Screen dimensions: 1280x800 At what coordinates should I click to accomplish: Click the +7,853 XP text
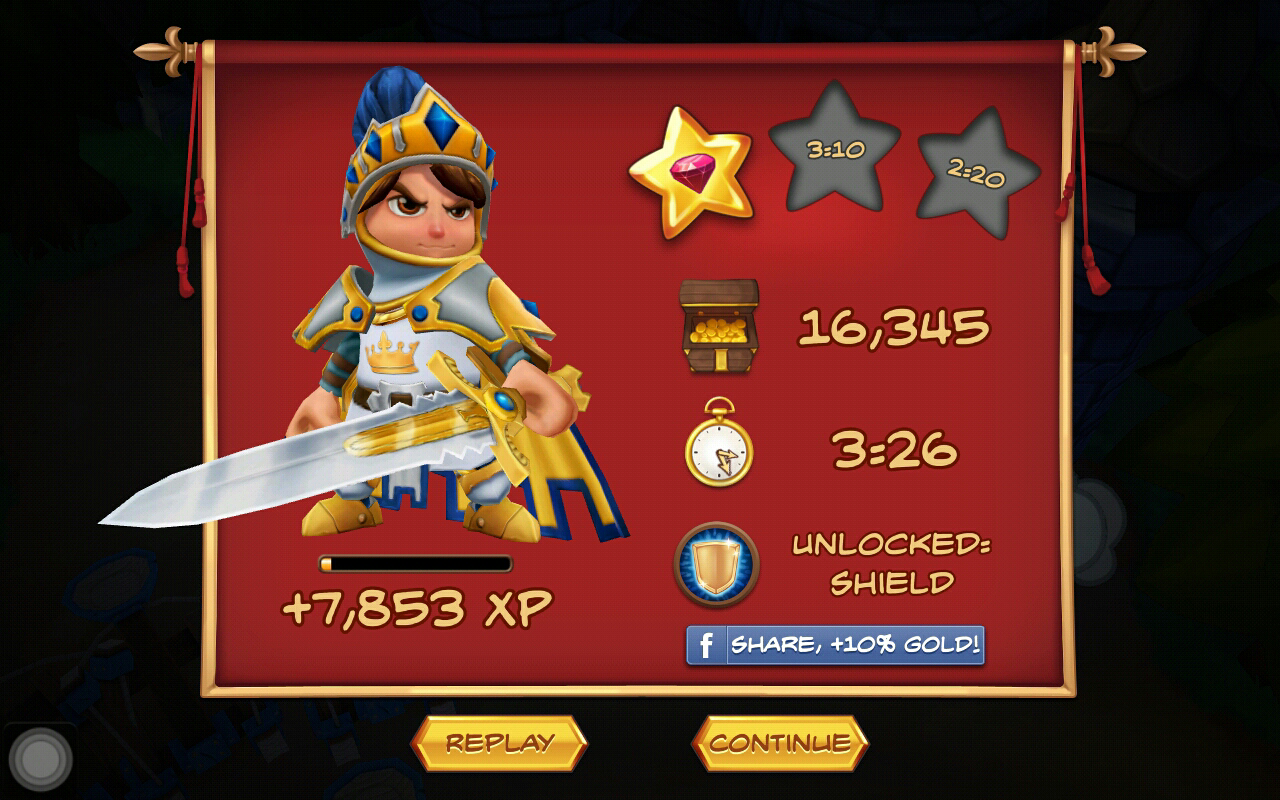coord(414,604)
